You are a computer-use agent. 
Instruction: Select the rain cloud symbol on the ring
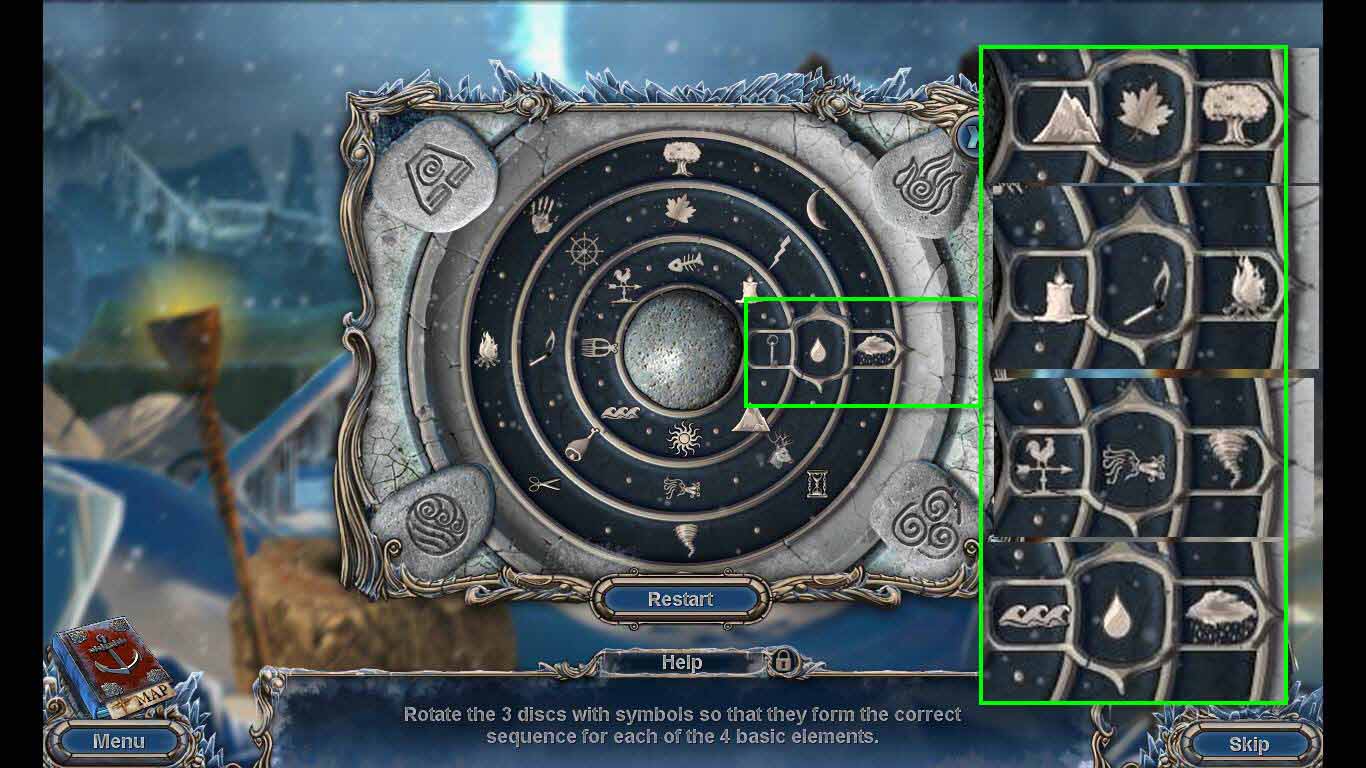[x=872, y=349]
